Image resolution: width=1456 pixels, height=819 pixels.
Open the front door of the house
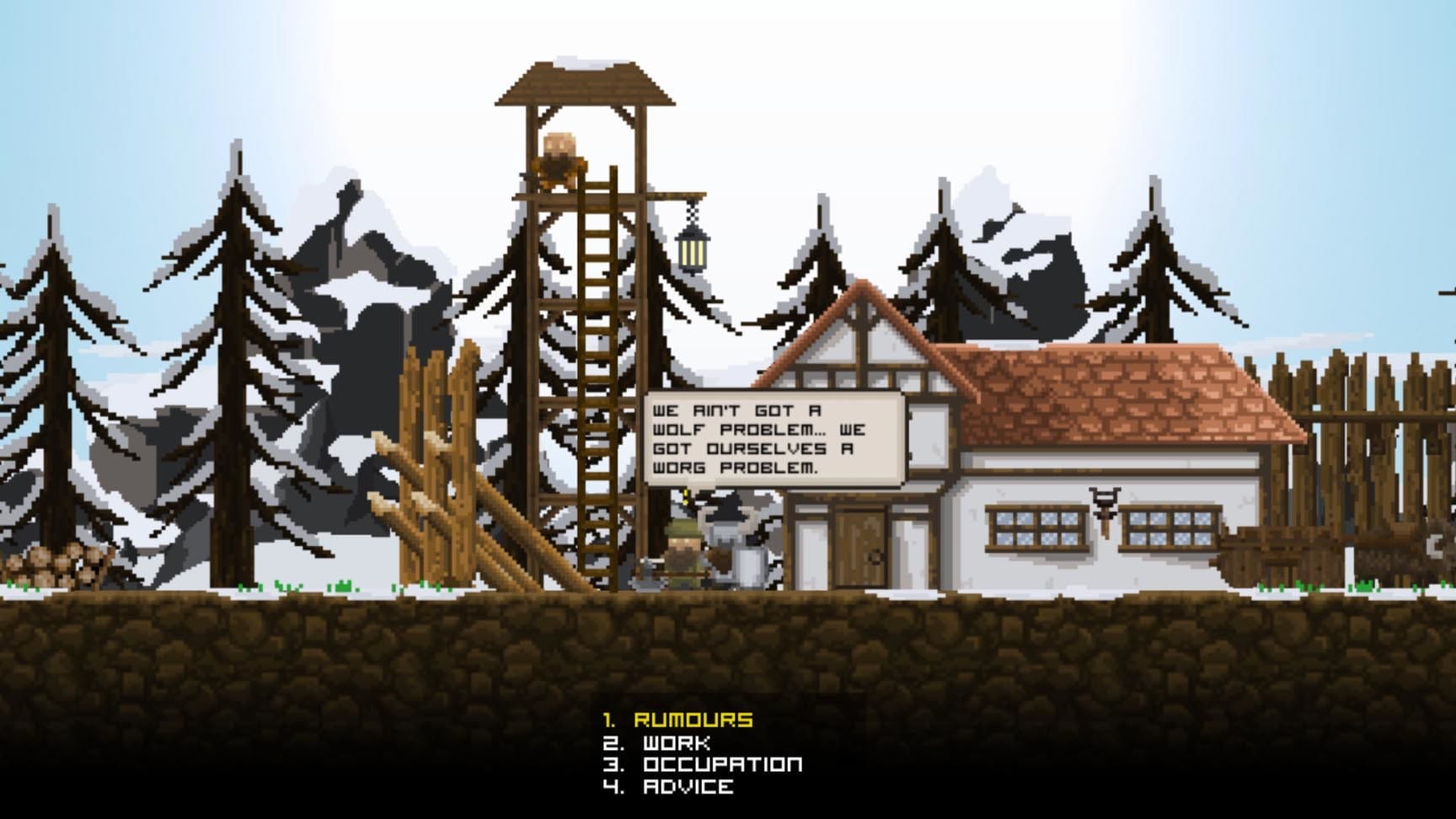coord(858,548)
